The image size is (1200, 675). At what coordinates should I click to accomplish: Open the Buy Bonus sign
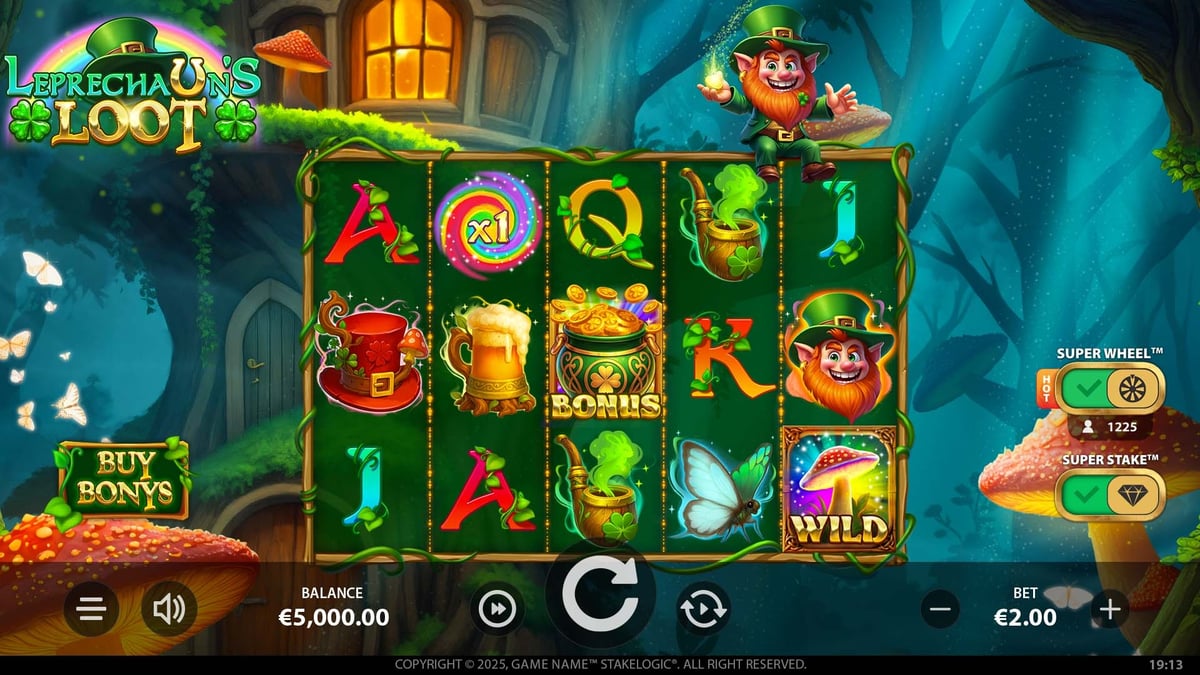click(123, 478)
